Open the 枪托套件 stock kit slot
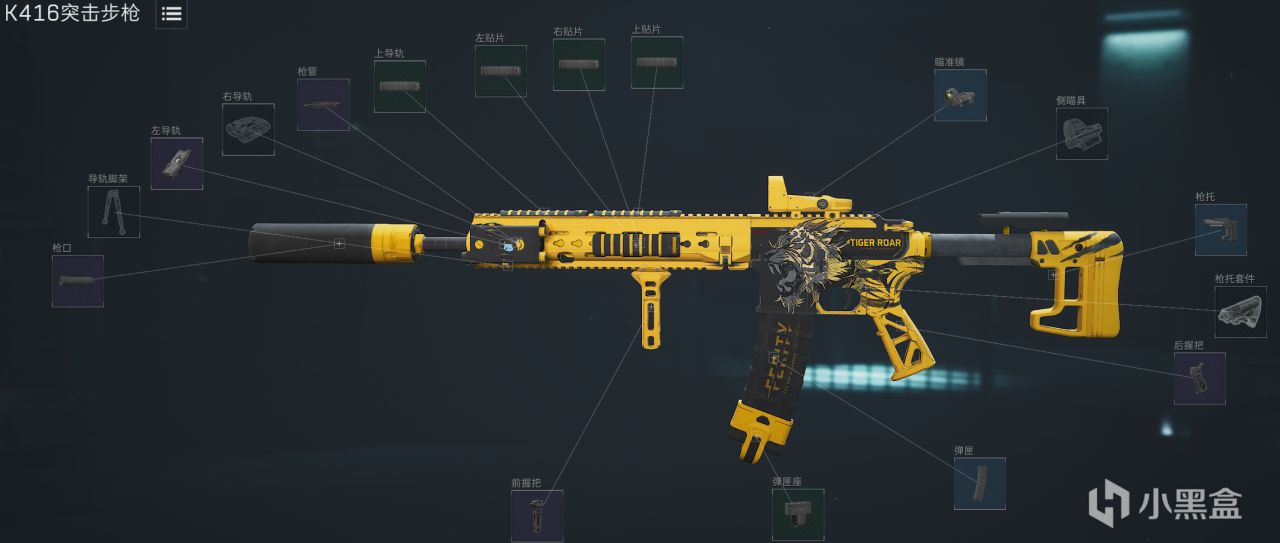This screenshot has height=543, width=1280. 1240,311
